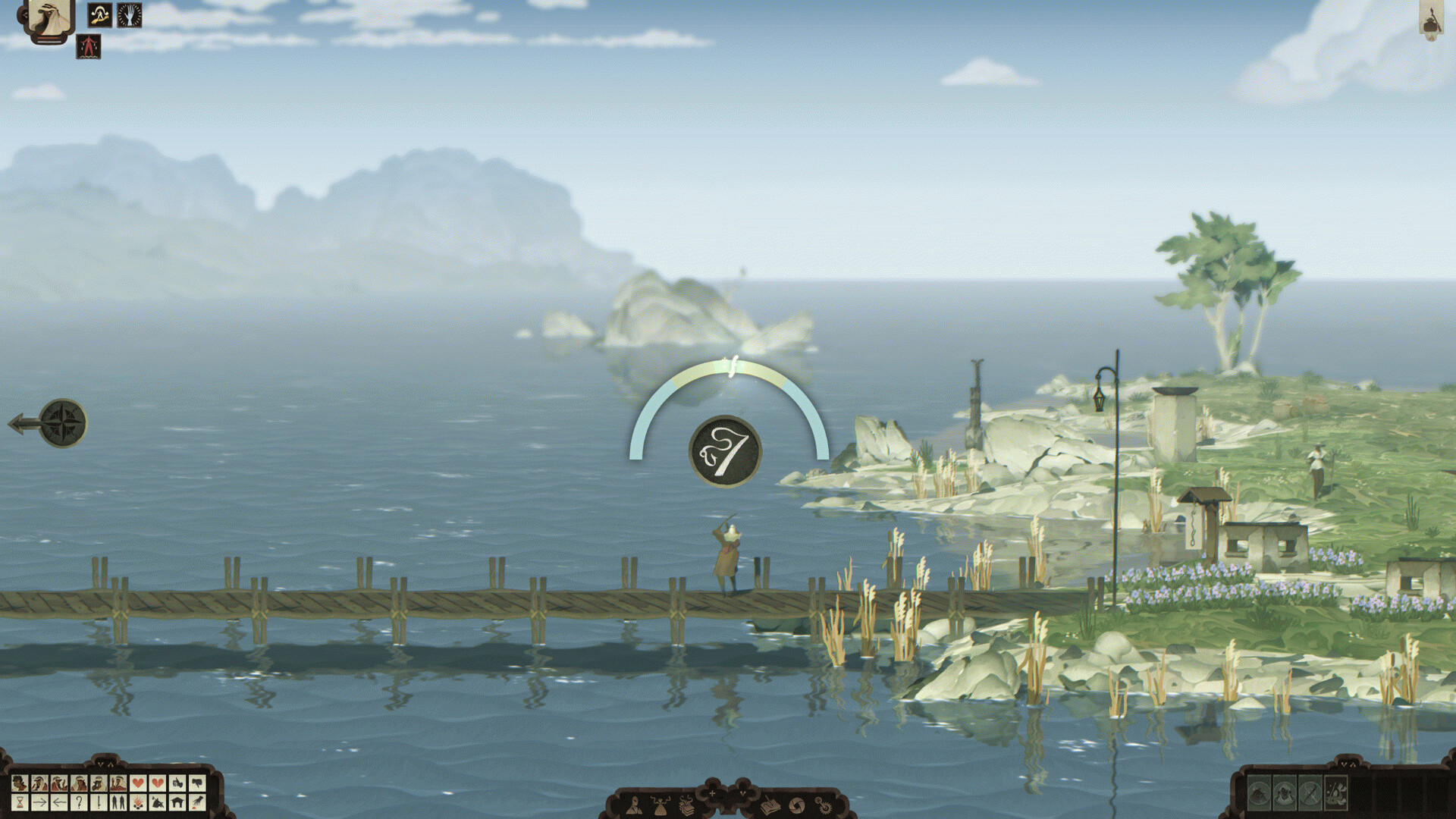Viewport: 1456px width, 819px height.
Task: Select the exclamation mark emote
Action: [x=99, y=802]
